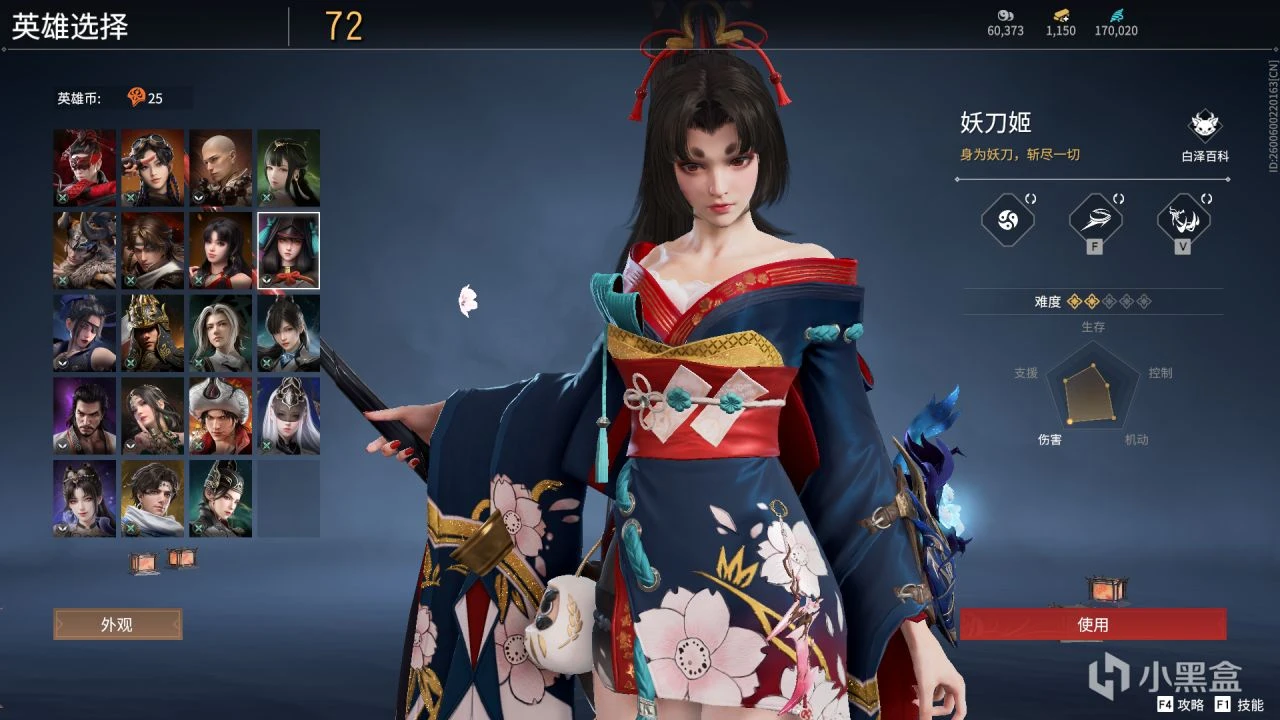Screen dimensions: 1280x720
Task: Click the gold ingot currency icon
Action: click(1061, 15)
